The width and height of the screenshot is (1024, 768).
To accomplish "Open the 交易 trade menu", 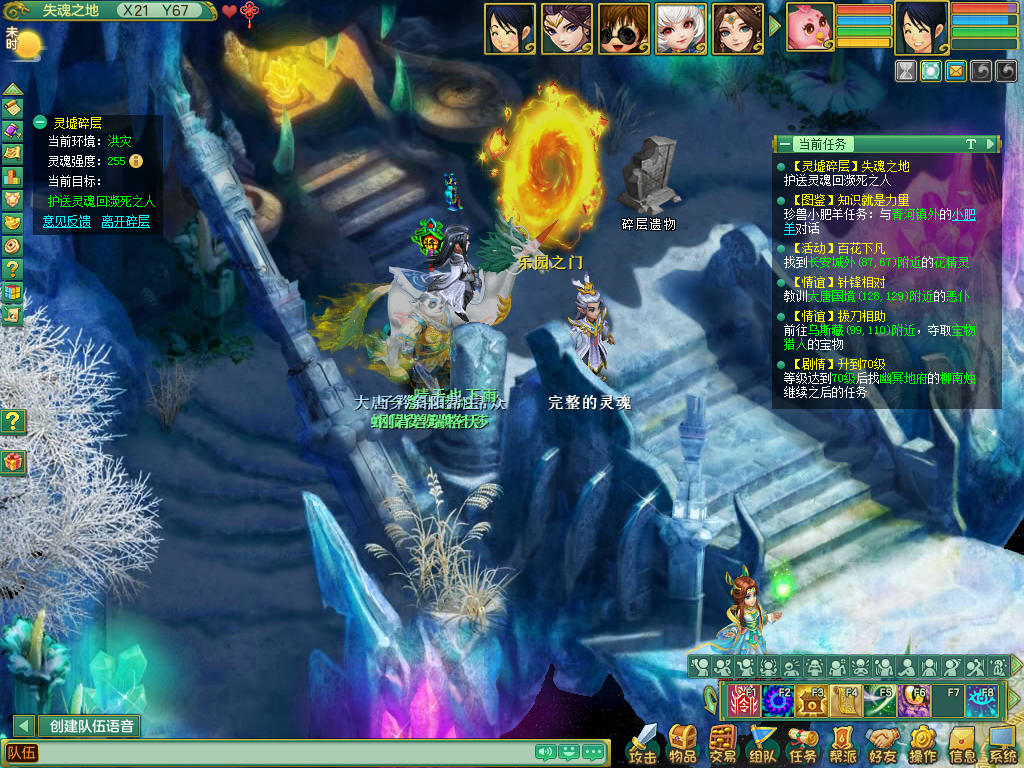I will pos(723,743).
